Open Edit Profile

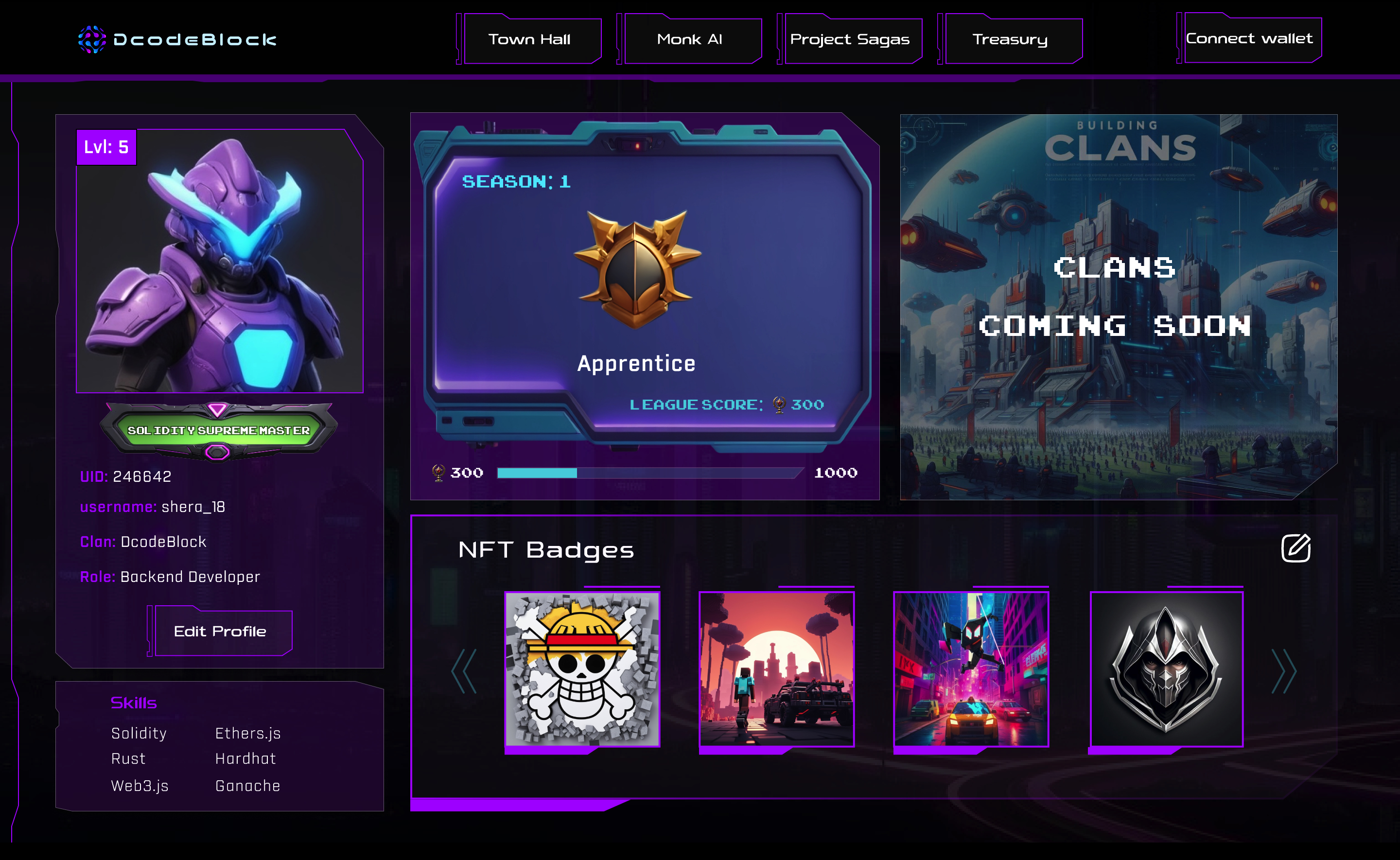221,632
